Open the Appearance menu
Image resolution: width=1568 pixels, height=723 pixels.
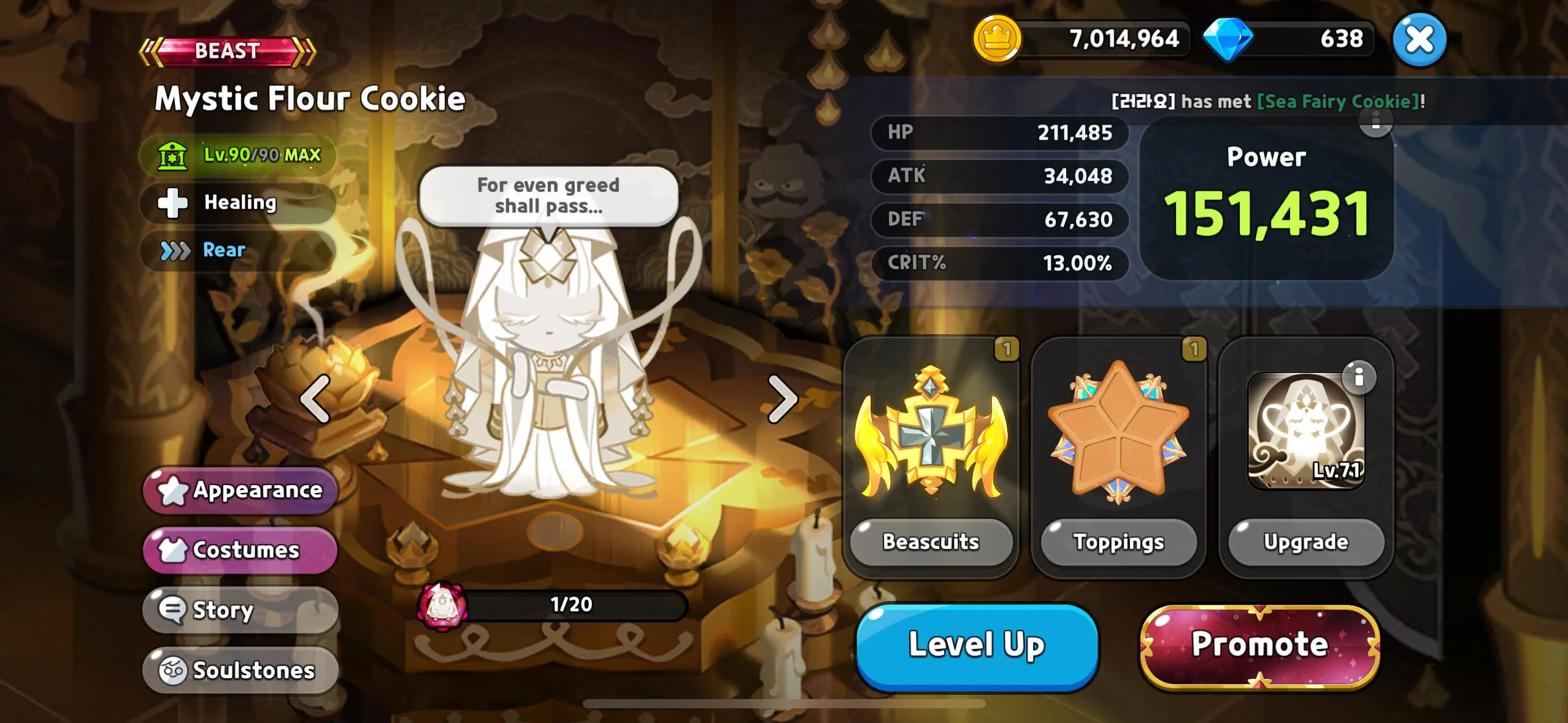click(240, 490)
